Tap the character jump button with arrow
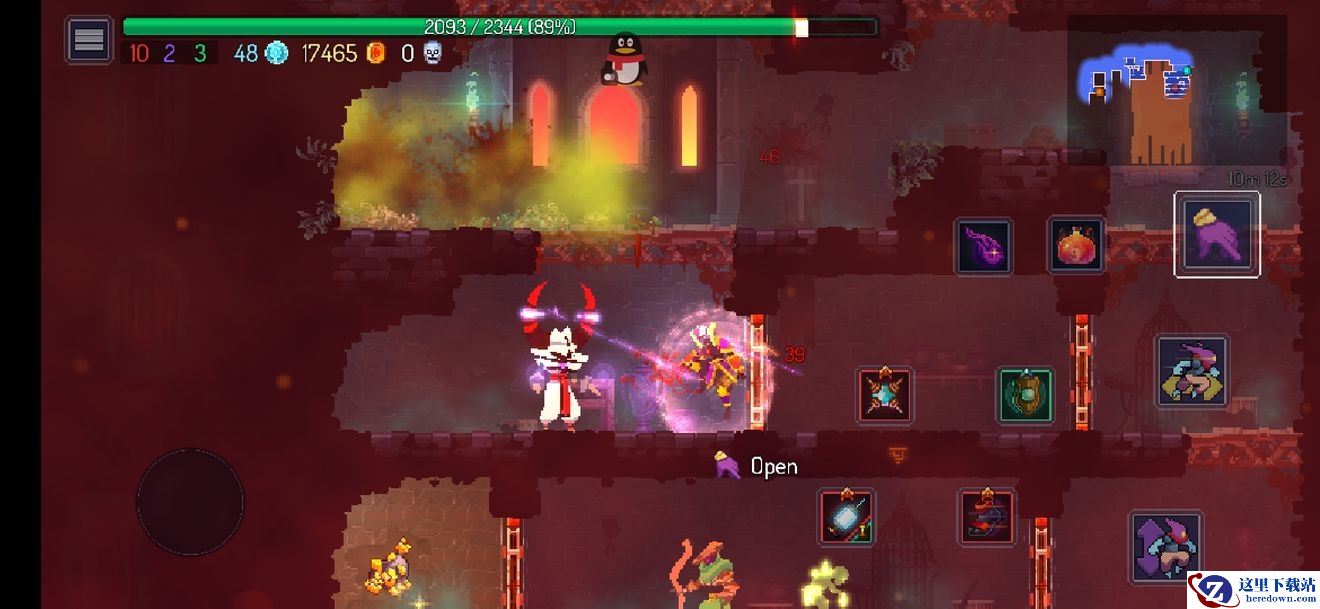 [x=1166, y=547]
